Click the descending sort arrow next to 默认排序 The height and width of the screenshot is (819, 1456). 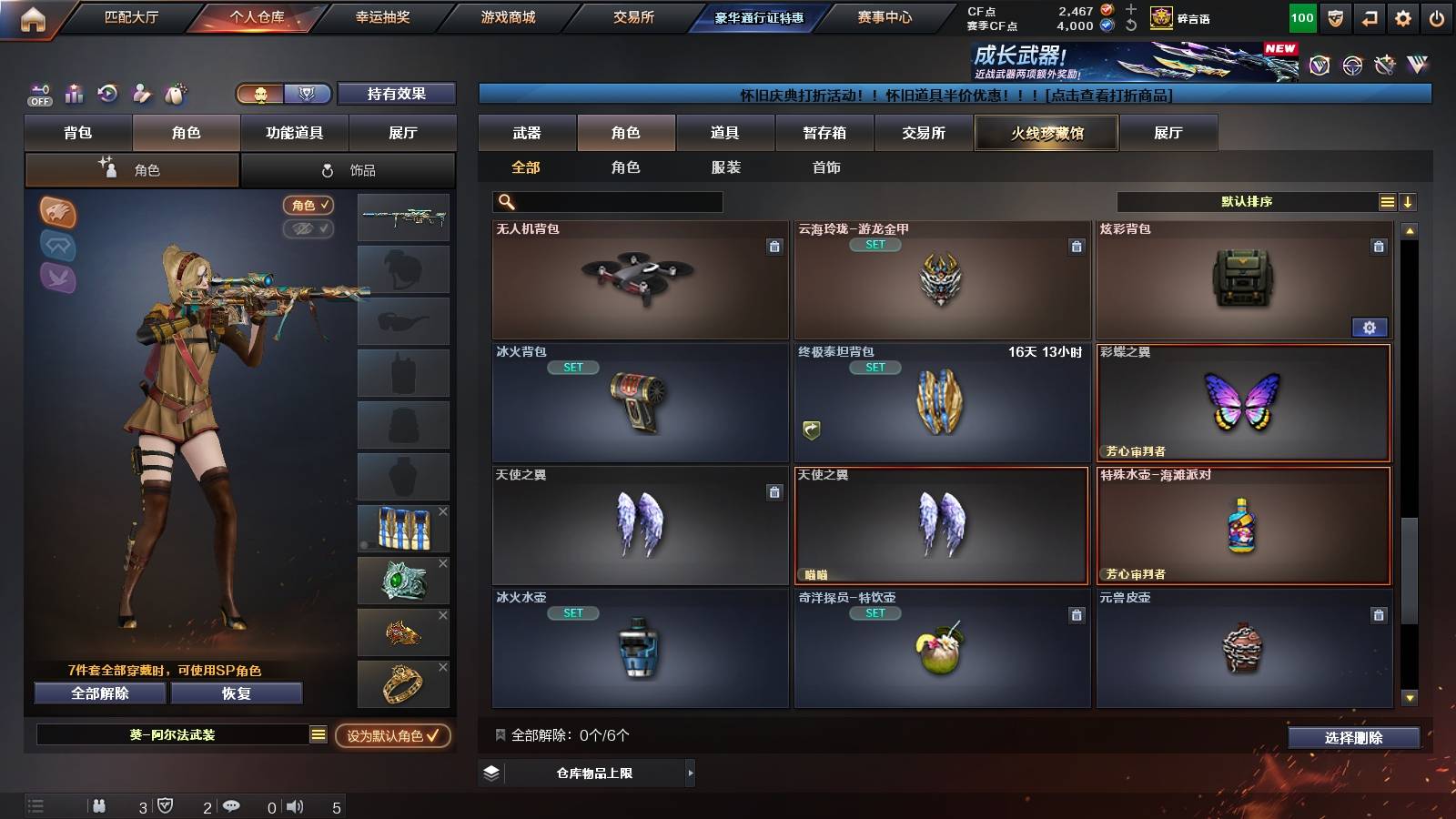click(1408, 201)
